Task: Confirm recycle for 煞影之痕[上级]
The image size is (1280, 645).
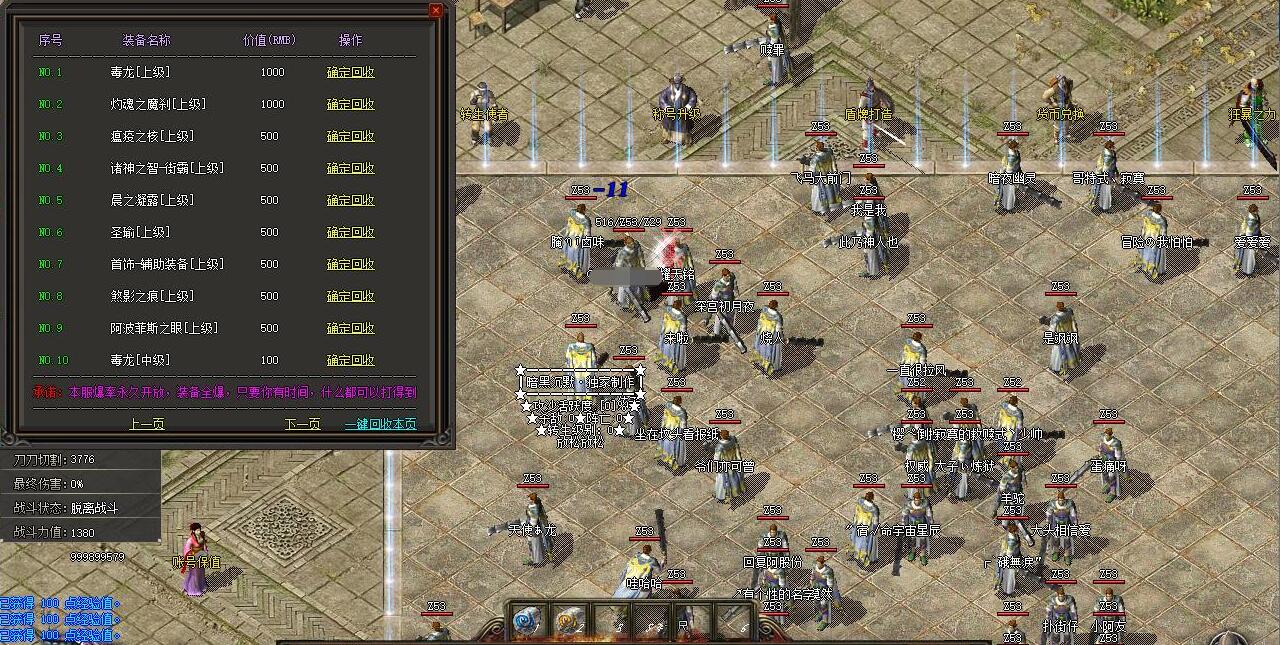Action: tap(351, 296)
